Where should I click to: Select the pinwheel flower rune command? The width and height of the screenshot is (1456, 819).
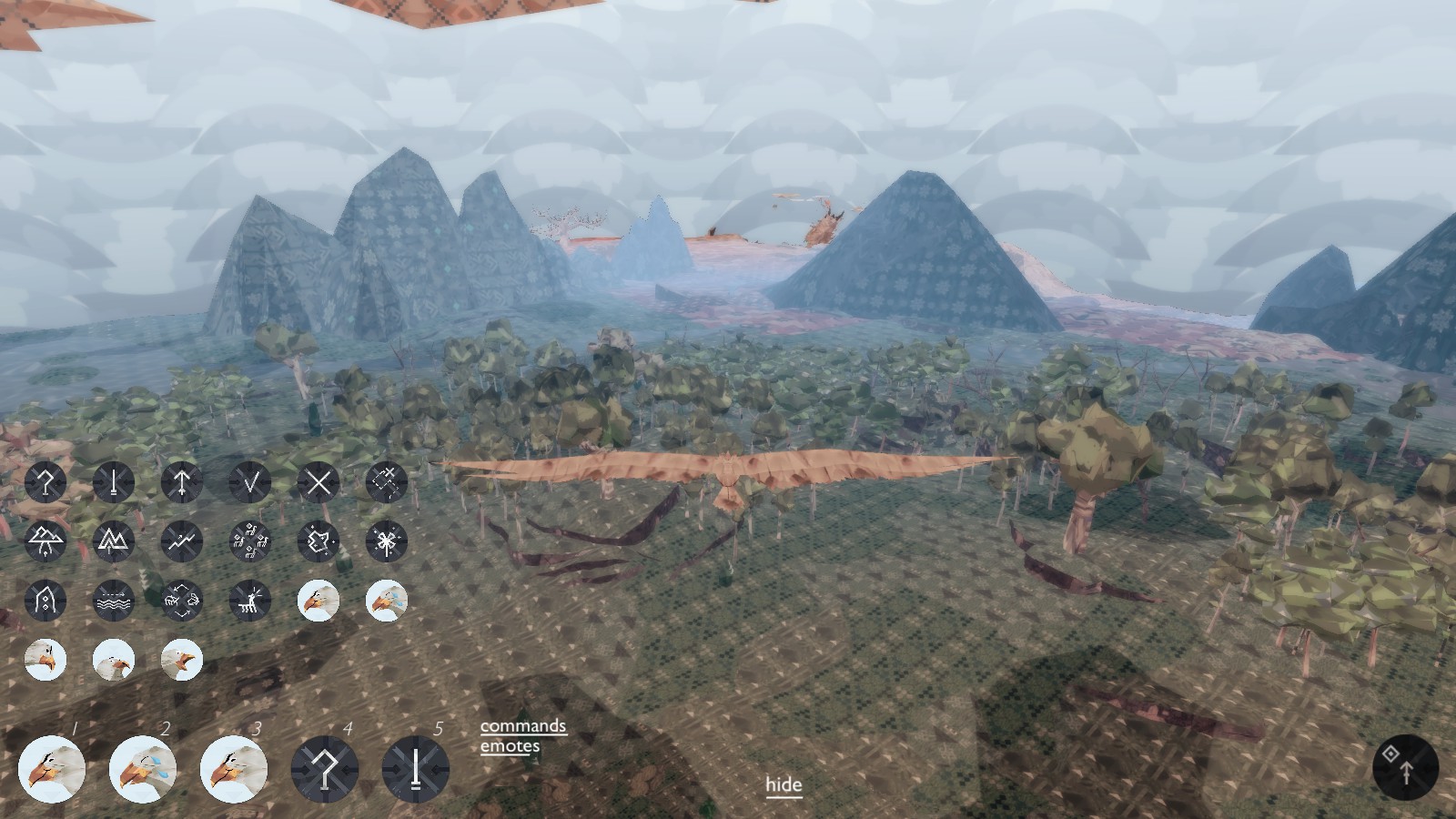click(386, 542)
